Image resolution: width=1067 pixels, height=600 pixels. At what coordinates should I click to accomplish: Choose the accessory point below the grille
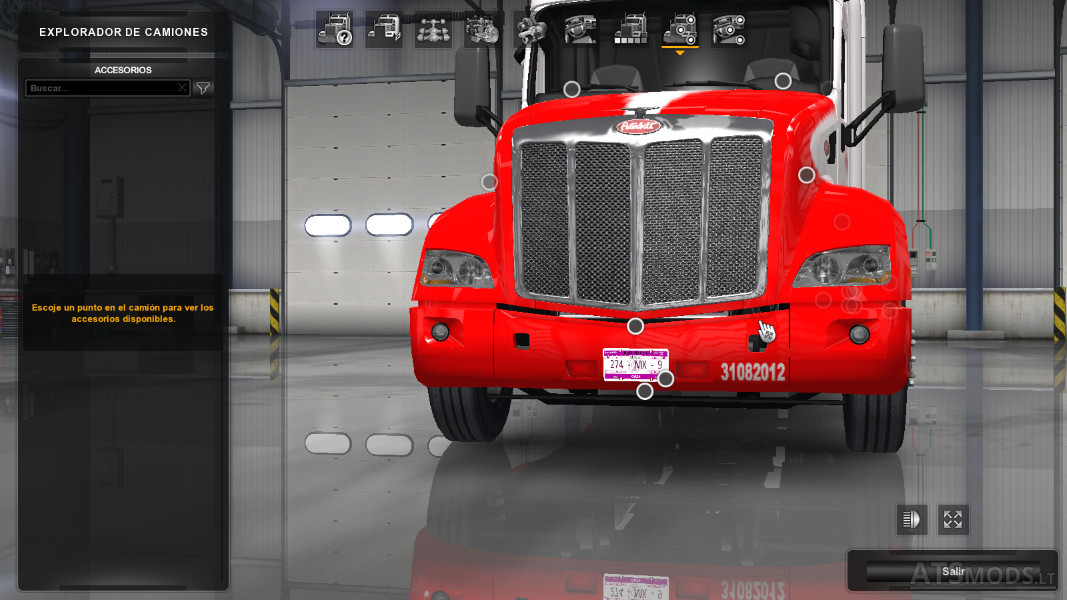pyautogui.click(x=635, y=326)
